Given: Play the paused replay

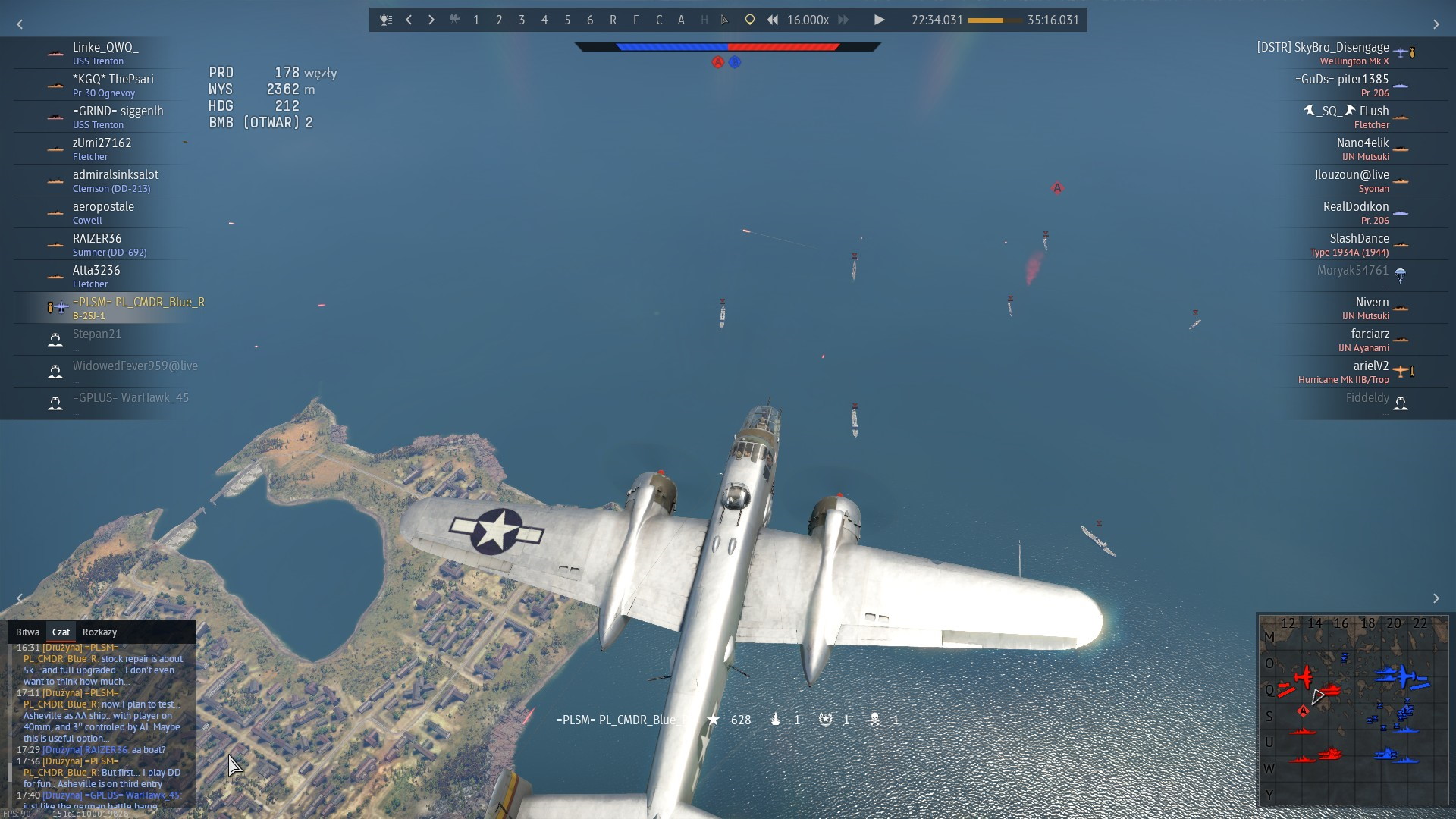Looking at the screenshot, I should click(879, 20).
